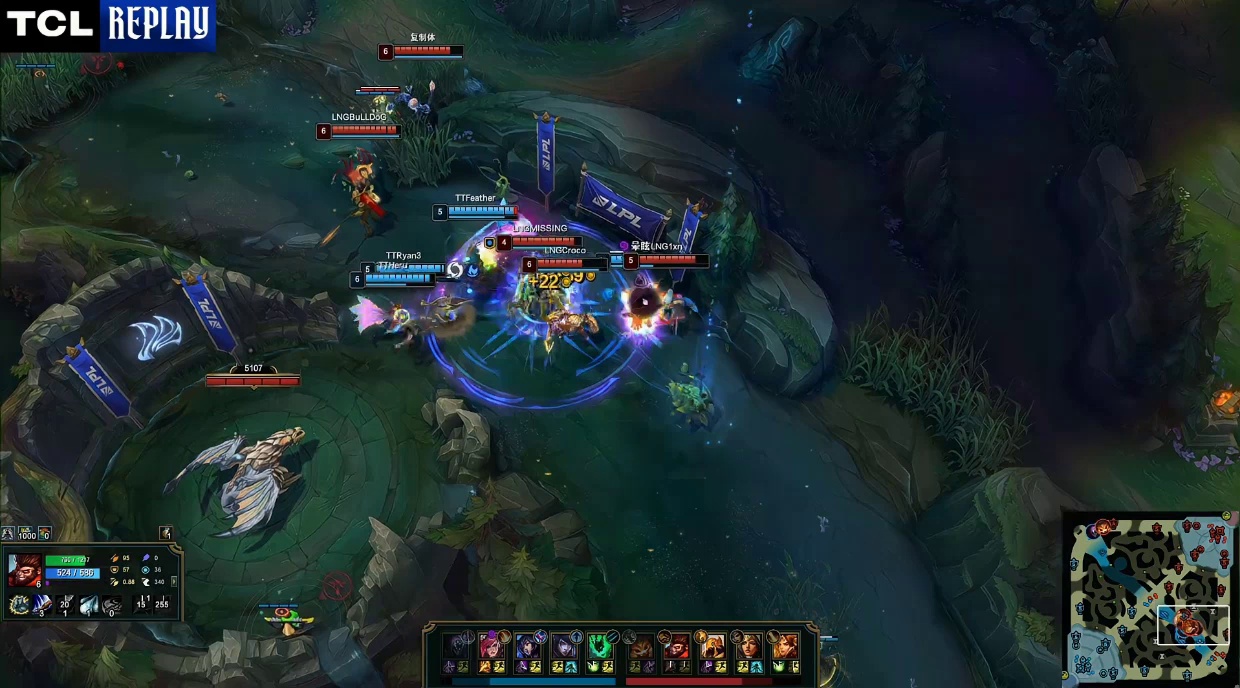Image resolution: width=1240 pixels, height=688 pixels.
Task: Click the item icon showing 1000
Action: click(26, 535)
